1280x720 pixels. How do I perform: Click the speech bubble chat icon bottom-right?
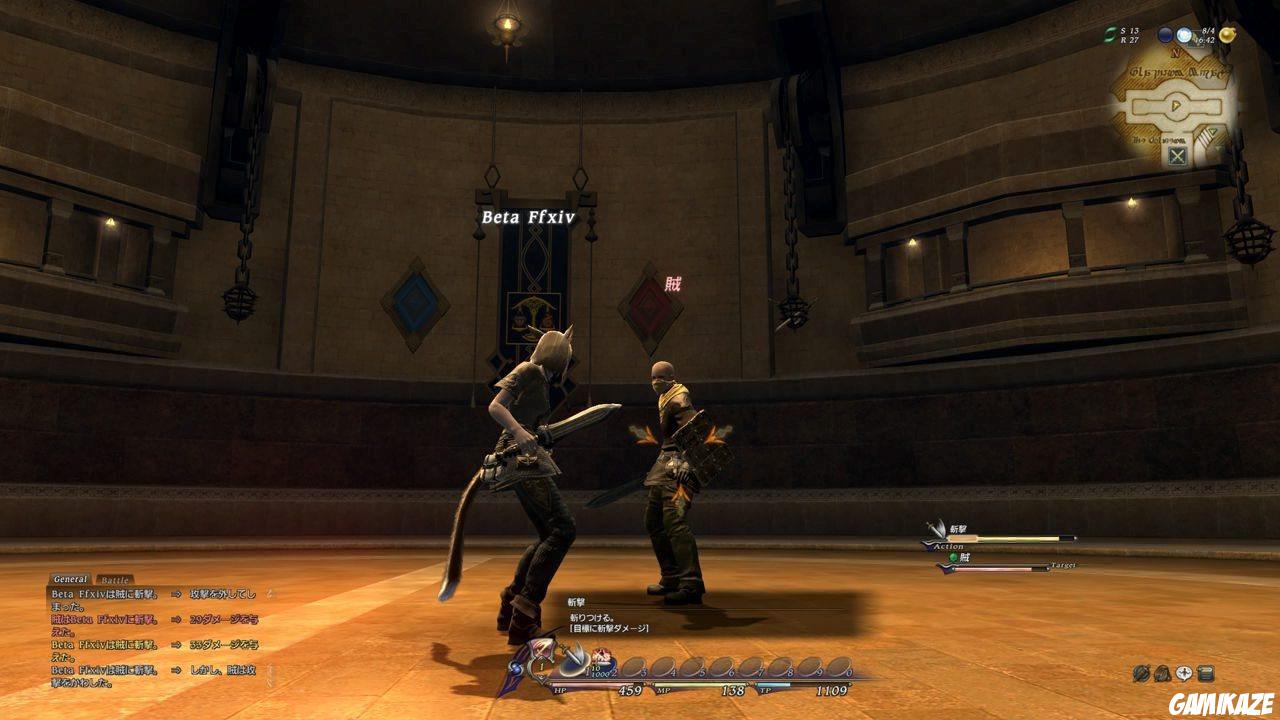[x=1183, y=672]
